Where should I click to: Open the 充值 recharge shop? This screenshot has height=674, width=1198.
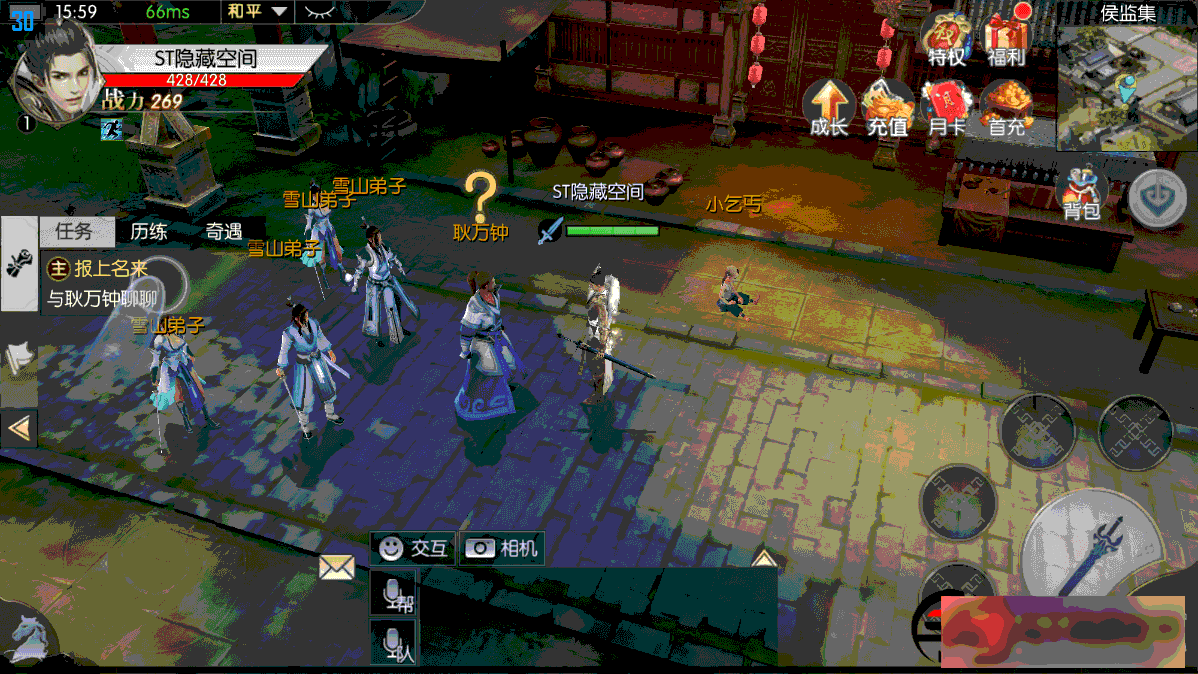[x=887, y=108]
